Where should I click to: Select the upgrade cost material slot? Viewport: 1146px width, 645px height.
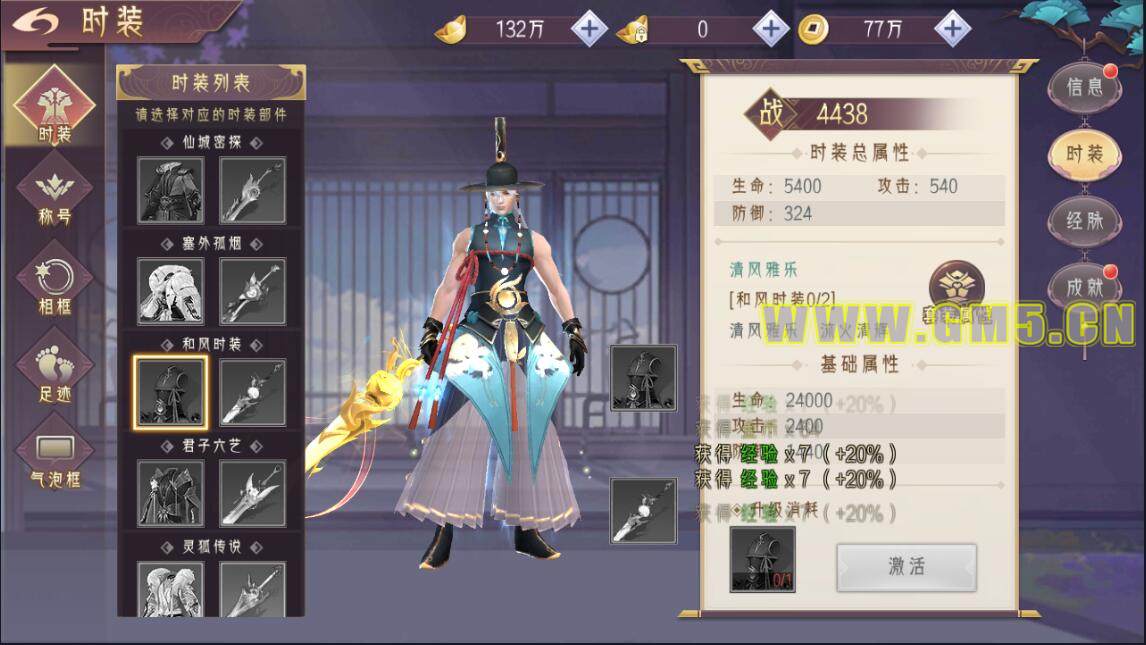point(762,560)
